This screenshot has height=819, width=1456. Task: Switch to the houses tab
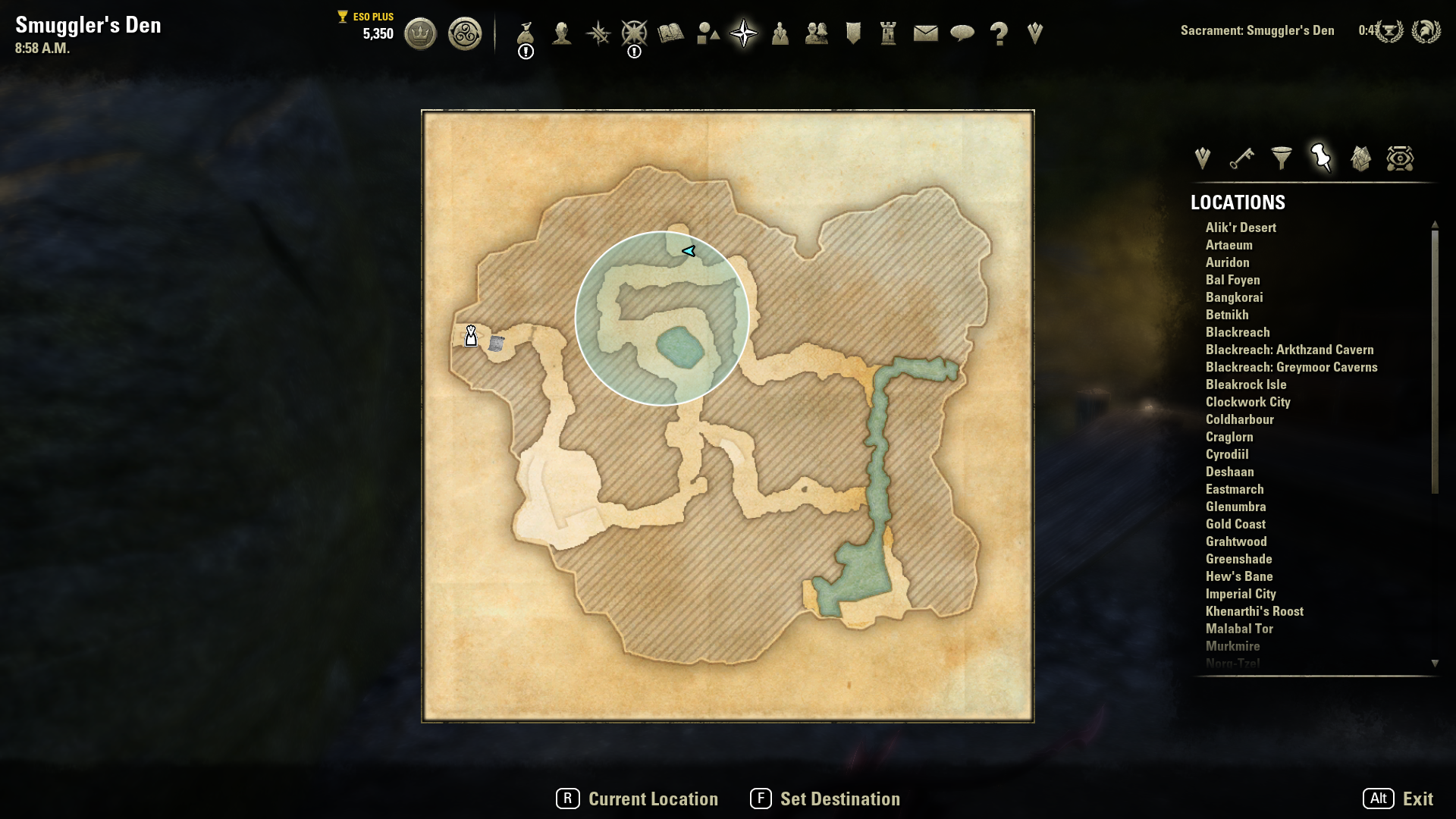1360,158
